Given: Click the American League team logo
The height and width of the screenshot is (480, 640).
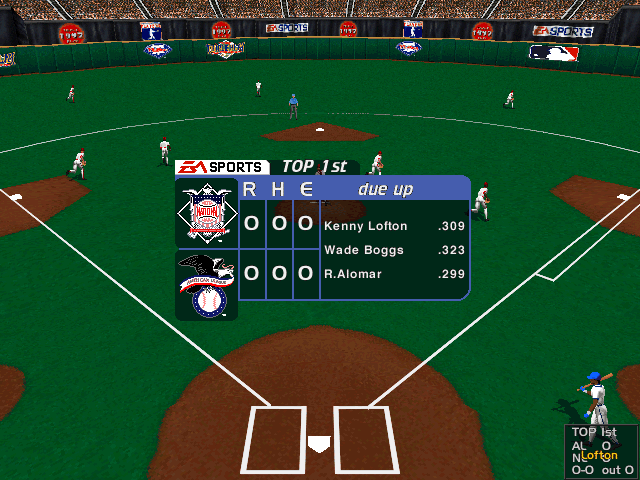Looking at the screenshot, I should (x=206, y=285).
